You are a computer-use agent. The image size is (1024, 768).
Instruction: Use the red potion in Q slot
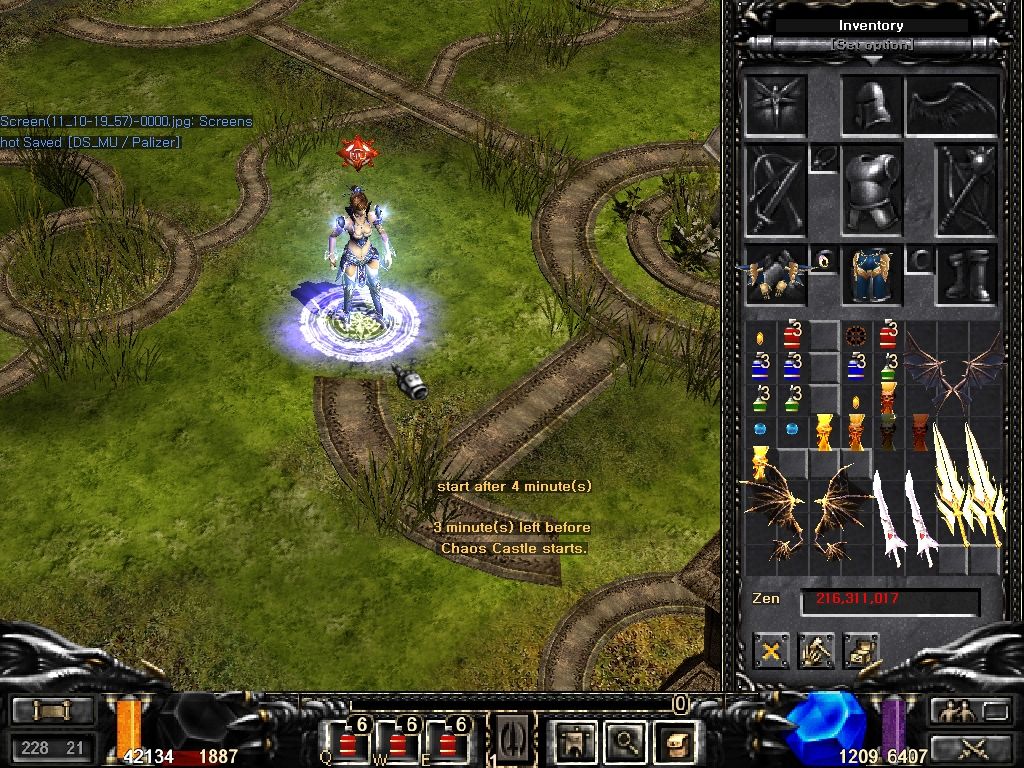348,742
